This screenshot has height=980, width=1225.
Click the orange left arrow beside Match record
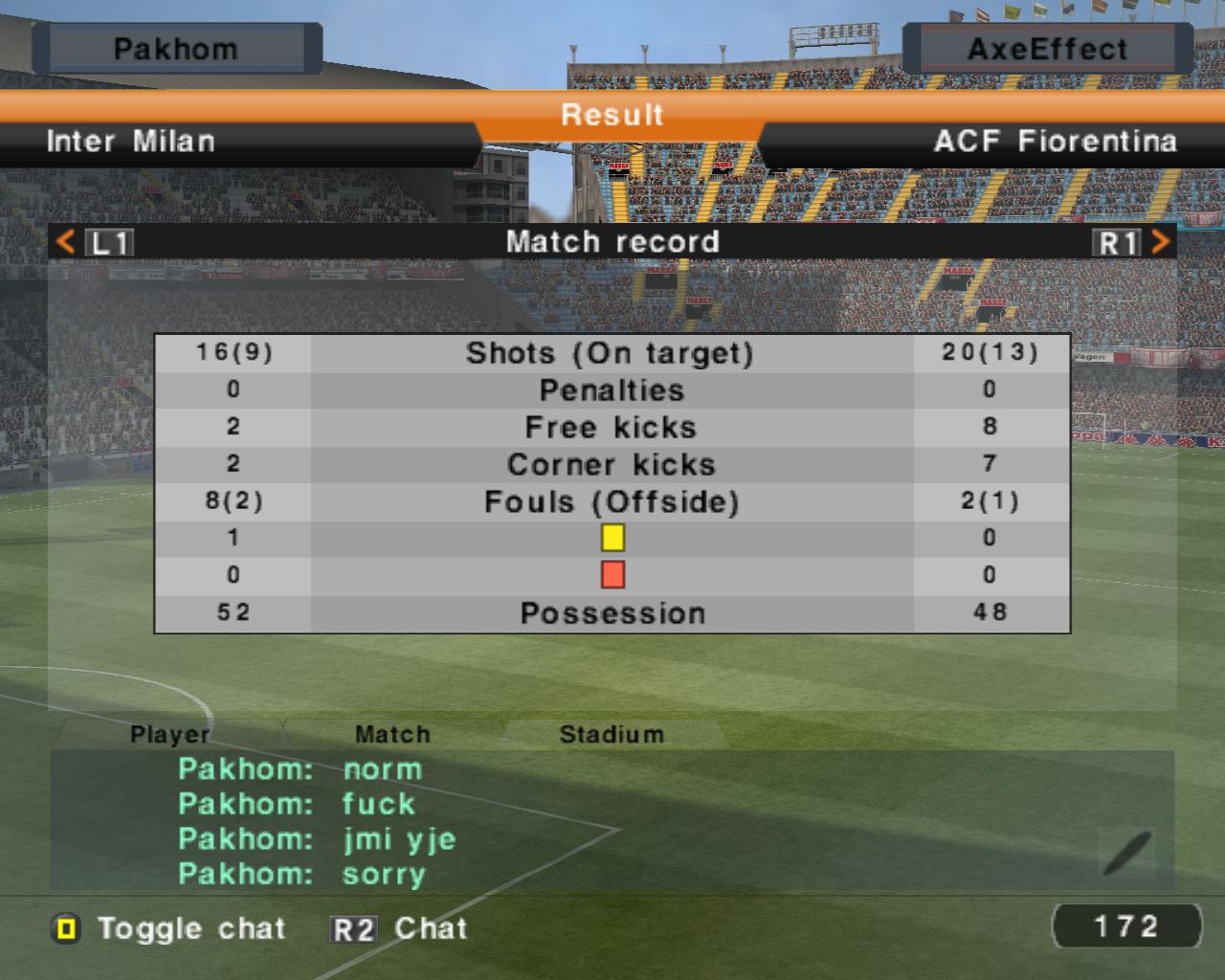(x=65, y=241)
